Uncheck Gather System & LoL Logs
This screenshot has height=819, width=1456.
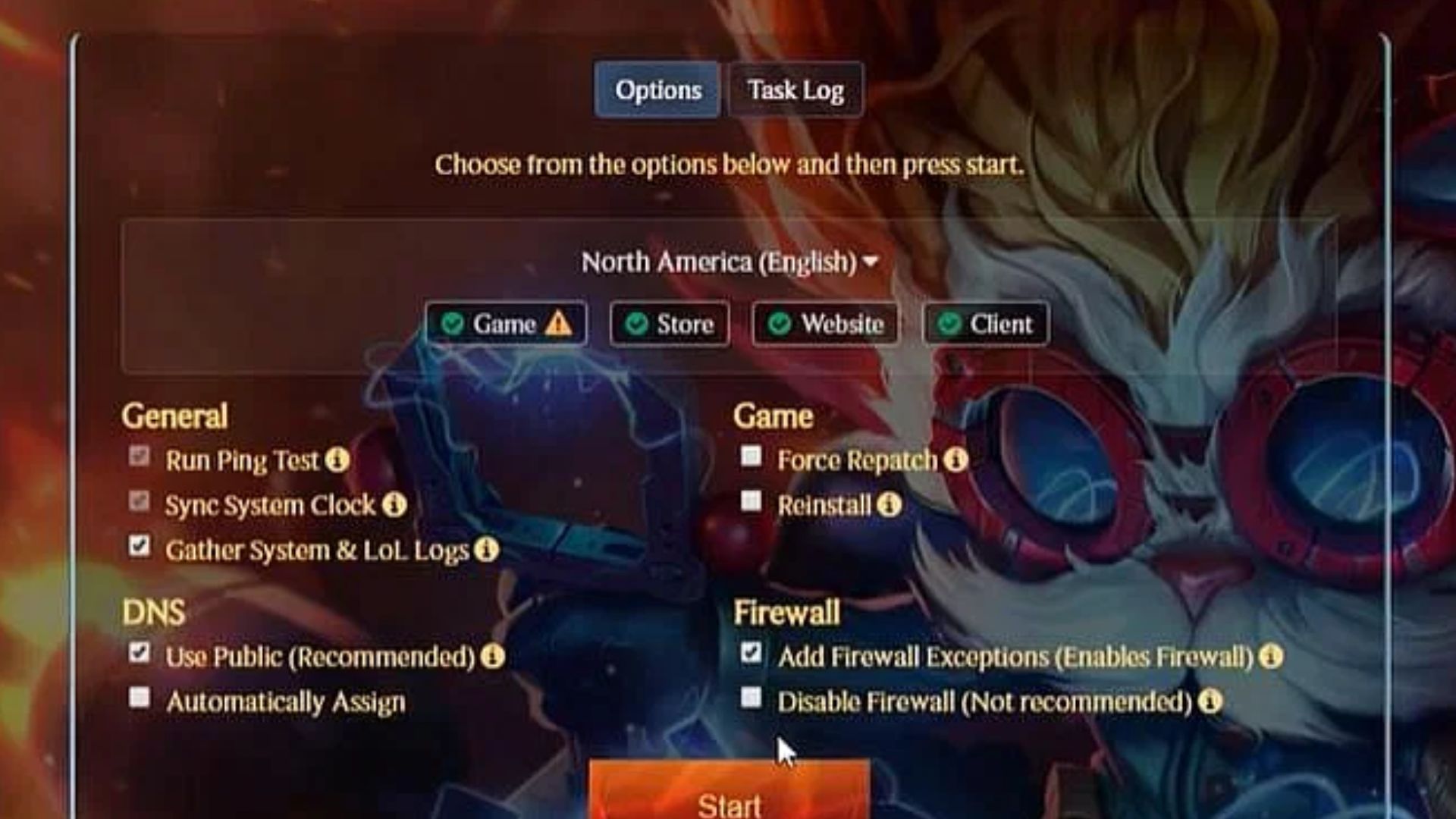pos(140,546)
